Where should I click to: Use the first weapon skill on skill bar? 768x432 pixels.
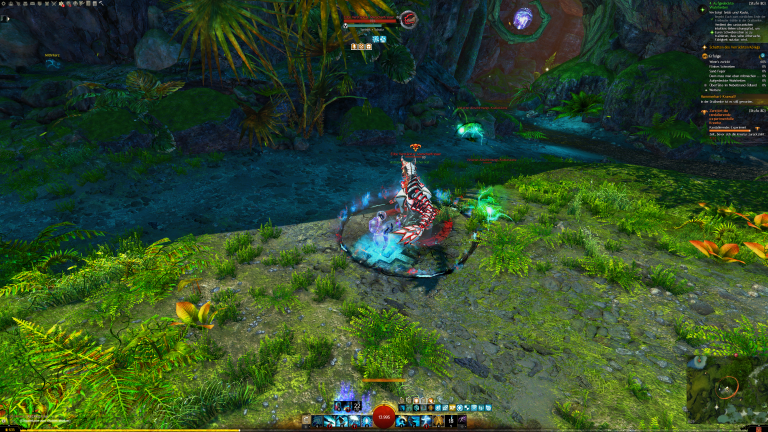click(x=315, y=421)
